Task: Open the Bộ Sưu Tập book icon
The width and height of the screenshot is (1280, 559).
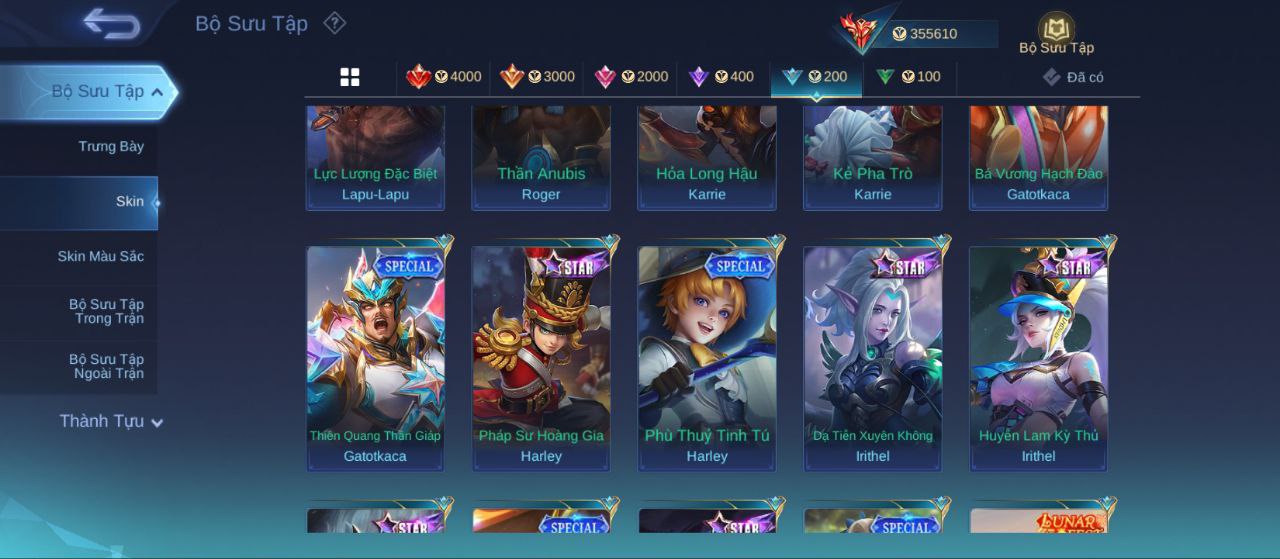Action: tap(1056, 32)
